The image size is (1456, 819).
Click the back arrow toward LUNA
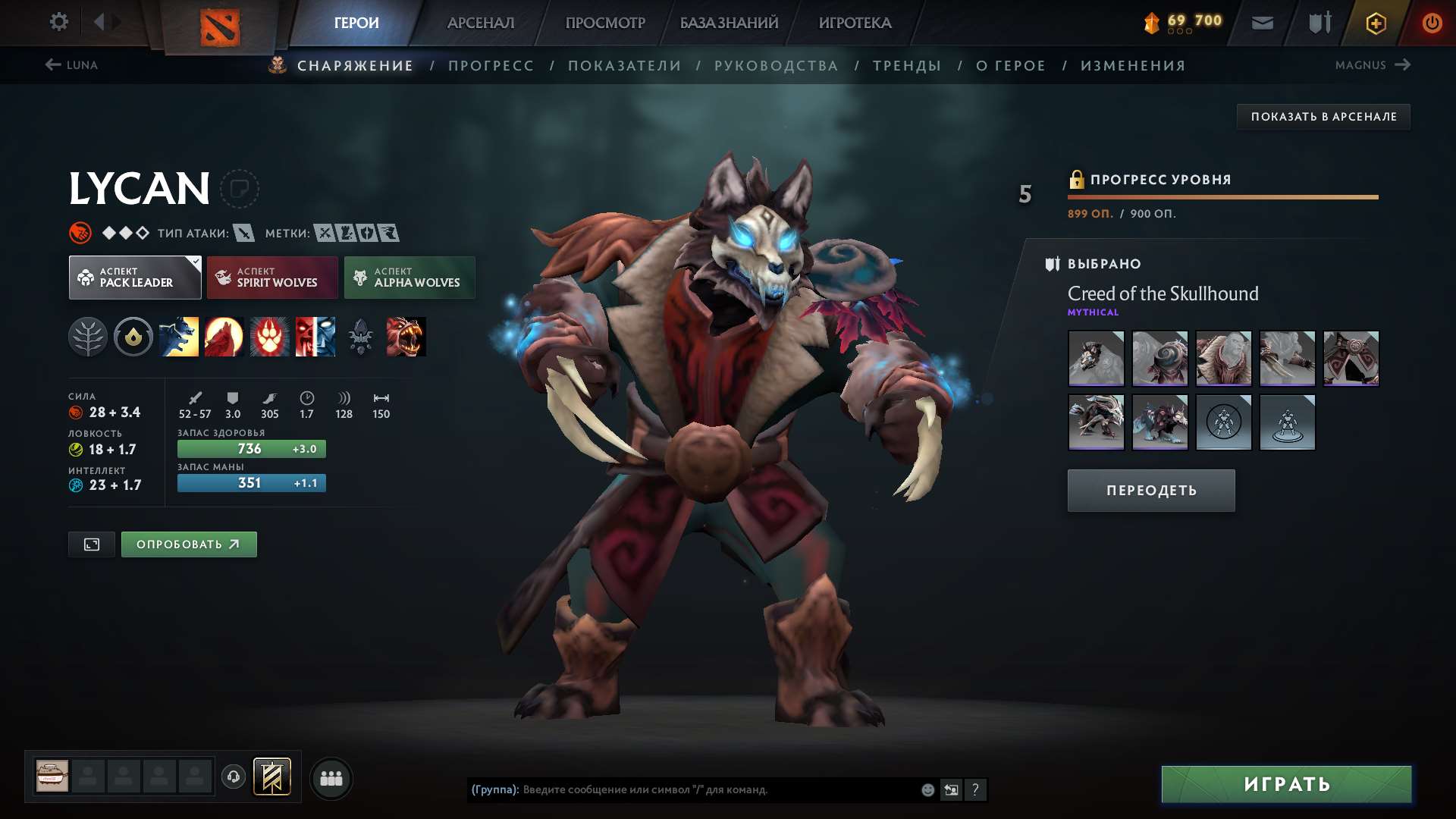52,65
